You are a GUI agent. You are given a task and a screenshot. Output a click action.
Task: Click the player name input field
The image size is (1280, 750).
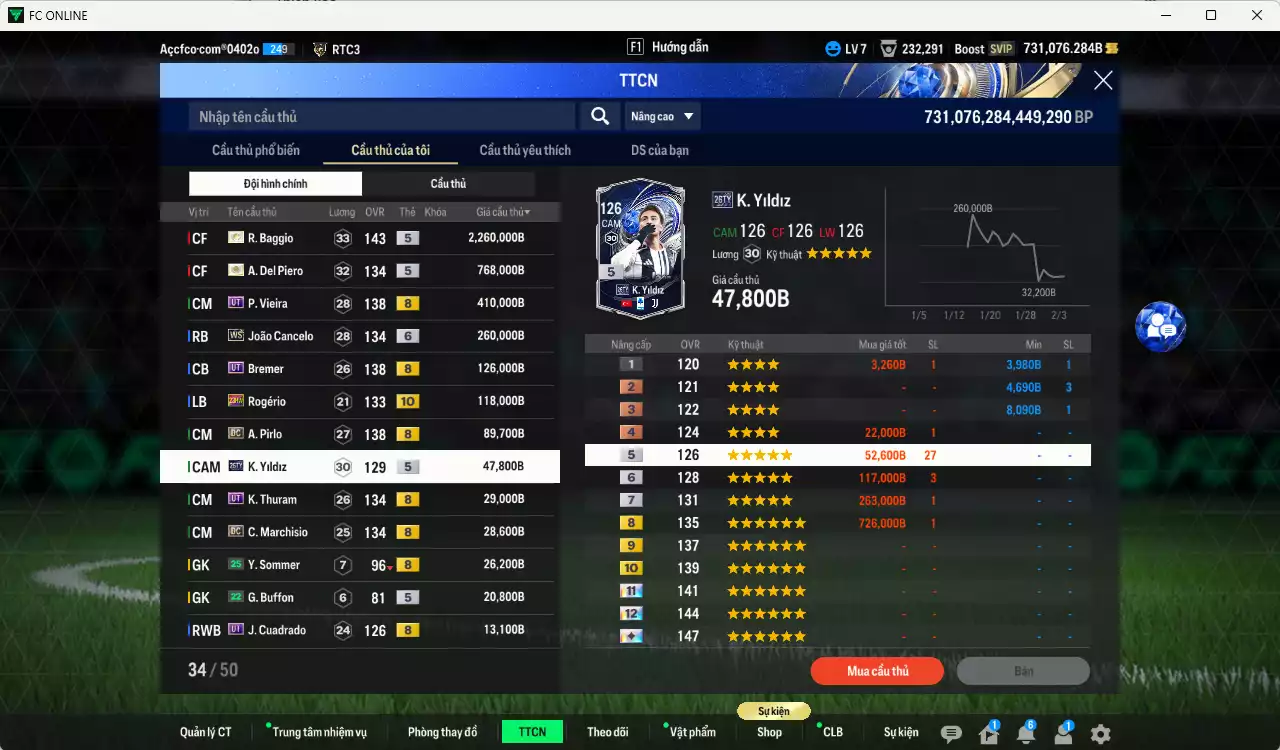pyautogui.click(x=380, y=116)
